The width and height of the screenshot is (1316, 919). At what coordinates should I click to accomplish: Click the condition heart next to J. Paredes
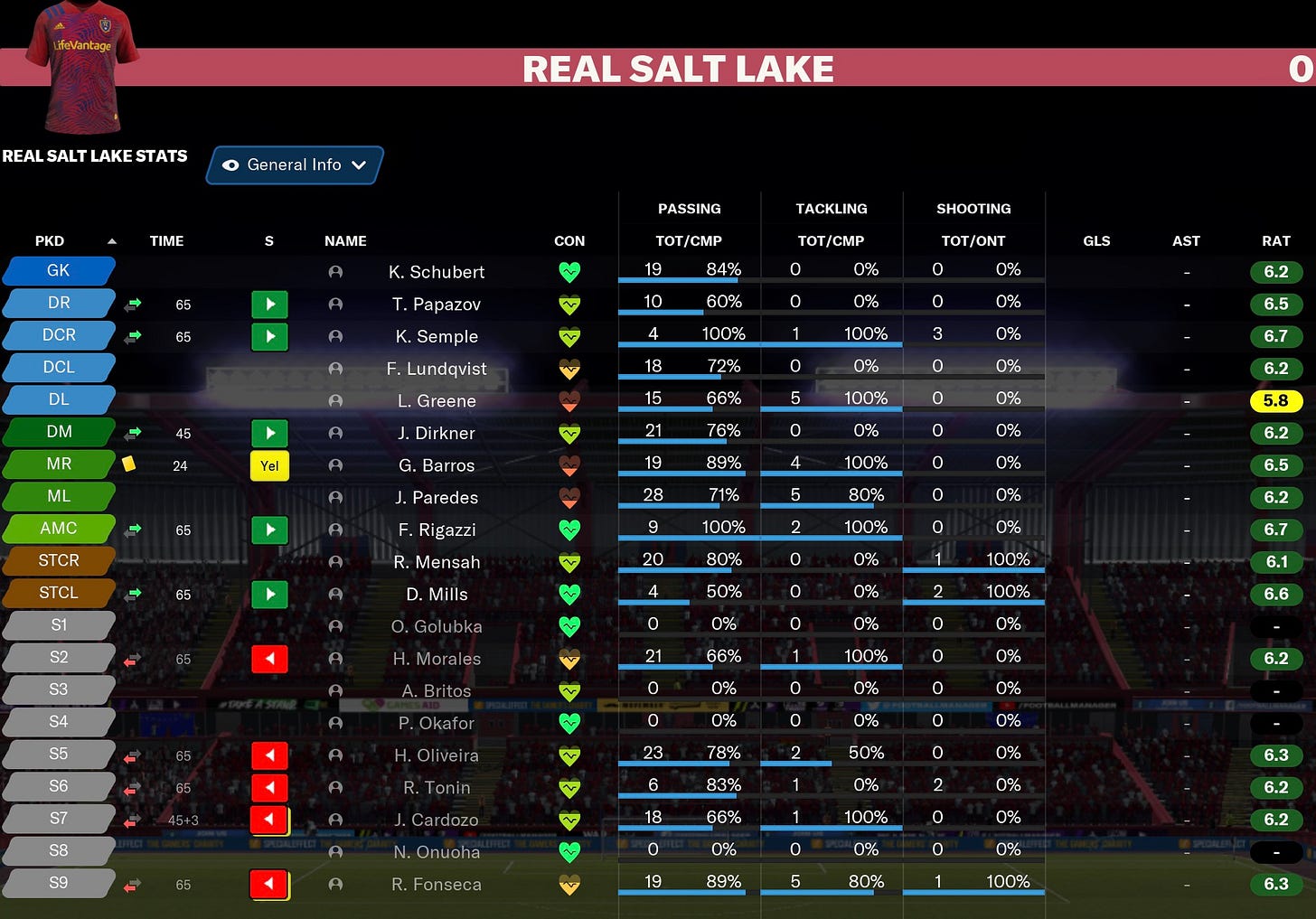(569, 498)
